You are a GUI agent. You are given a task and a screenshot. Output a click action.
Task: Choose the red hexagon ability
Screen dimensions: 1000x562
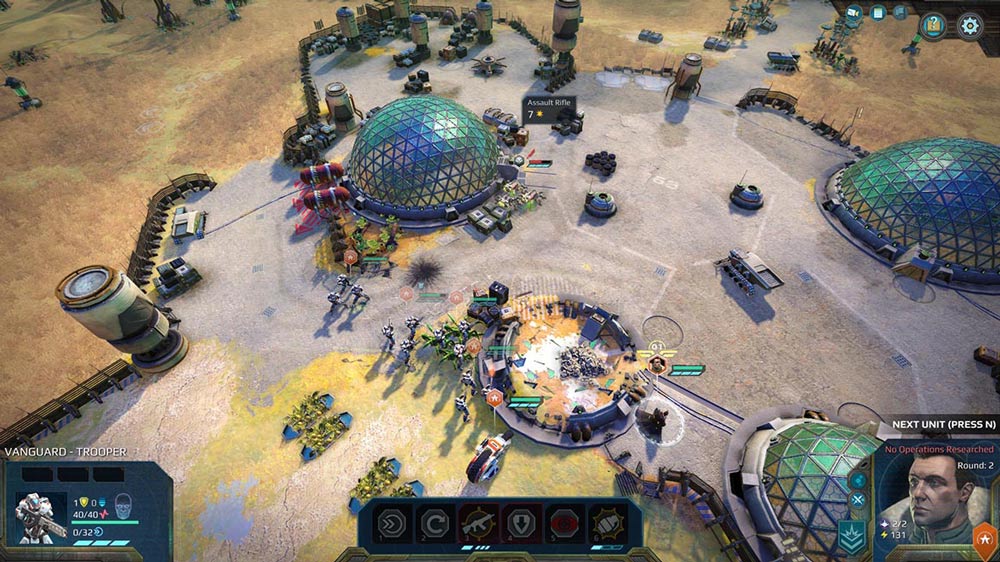566,523
